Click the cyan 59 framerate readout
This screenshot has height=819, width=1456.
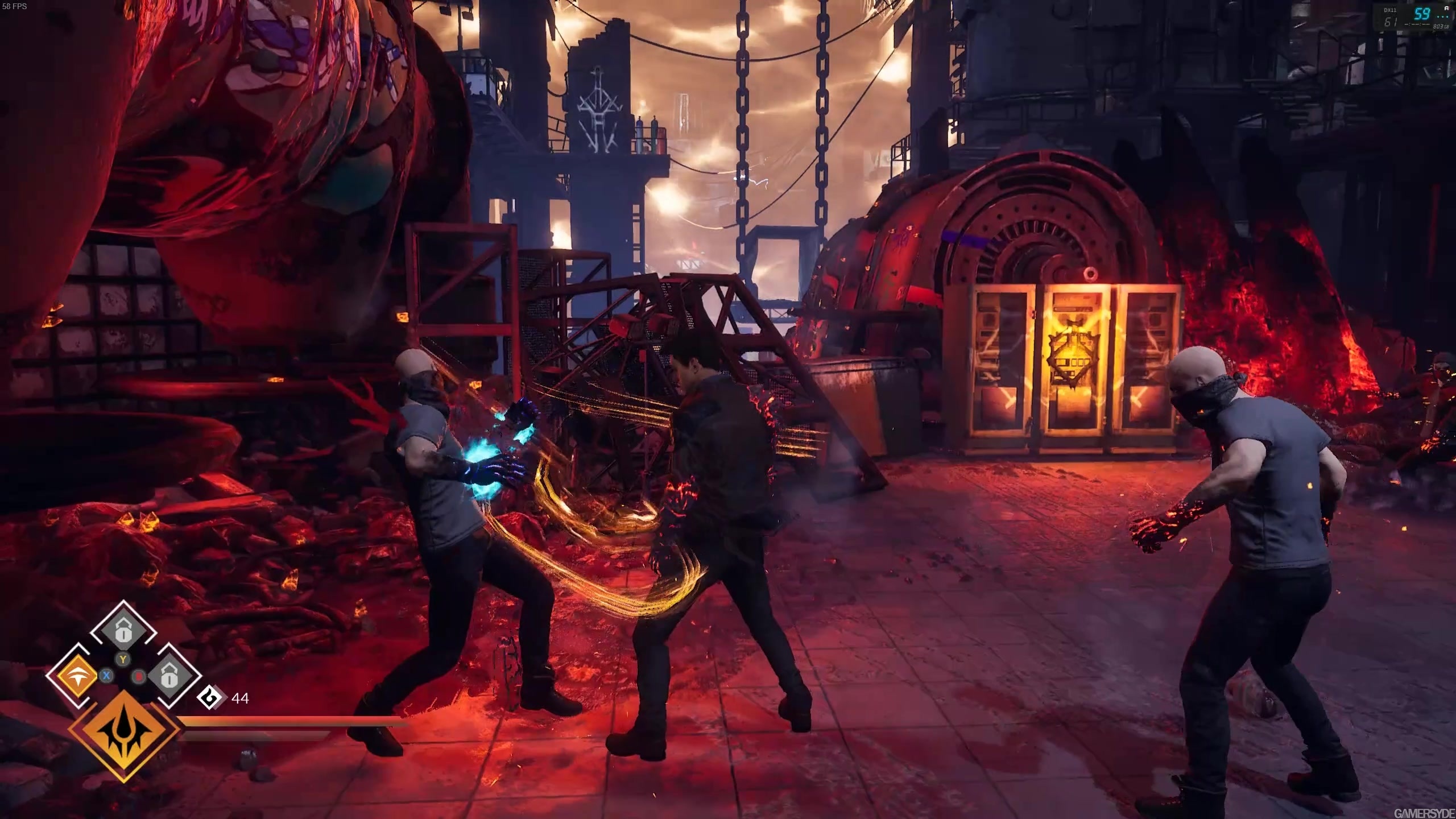(1421, 12)
